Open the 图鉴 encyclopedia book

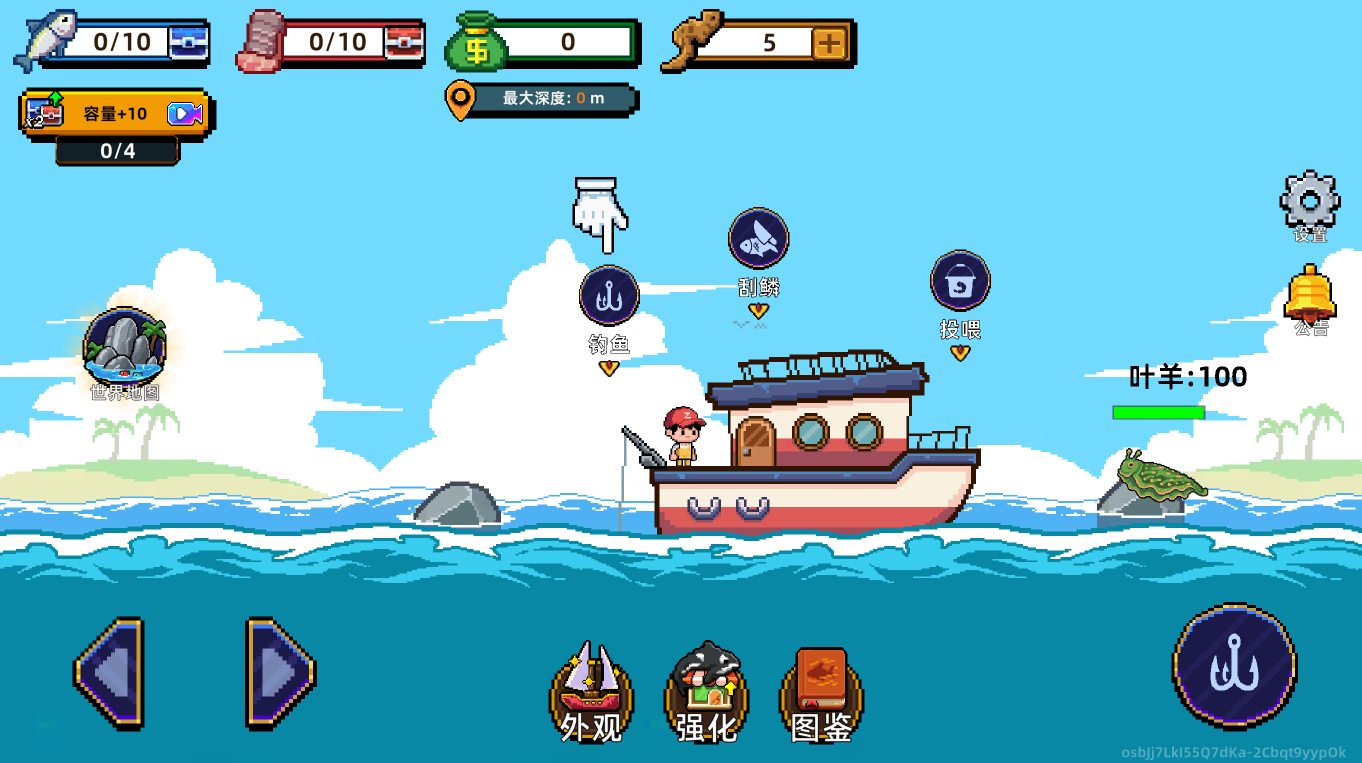coord(821,691)
